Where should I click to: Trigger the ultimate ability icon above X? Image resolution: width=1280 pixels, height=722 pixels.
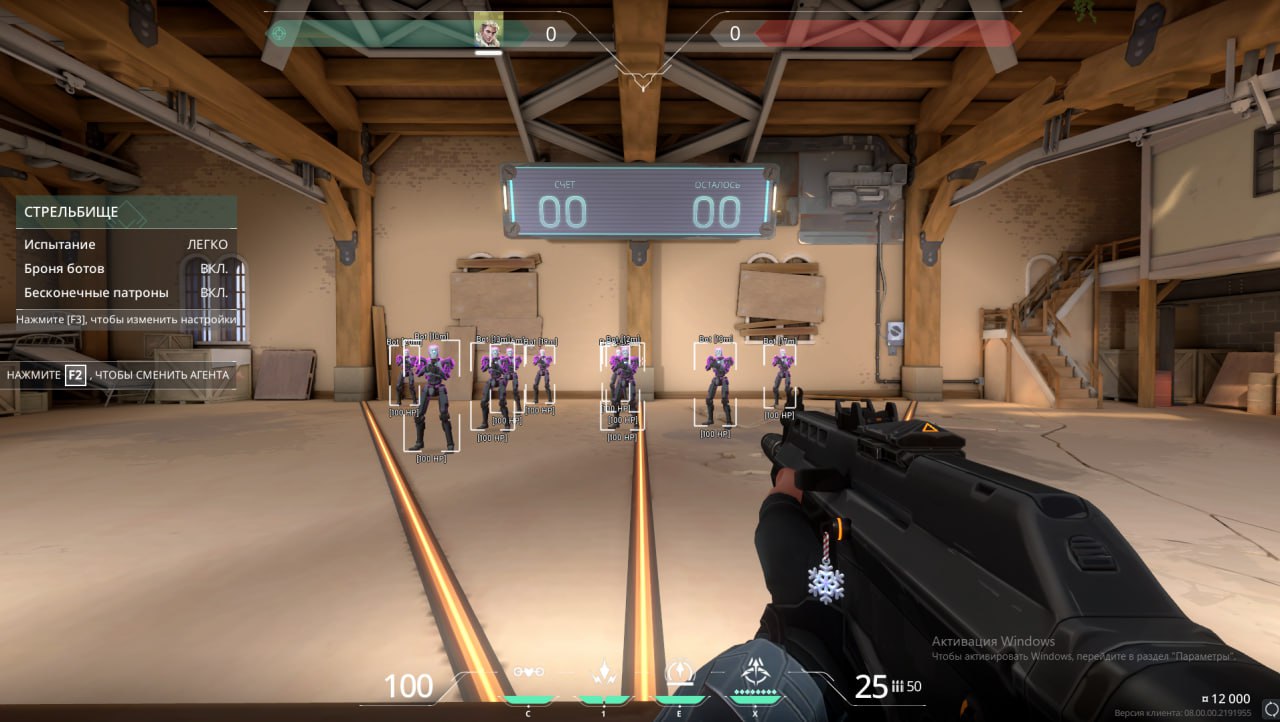[x=756, y=672]
